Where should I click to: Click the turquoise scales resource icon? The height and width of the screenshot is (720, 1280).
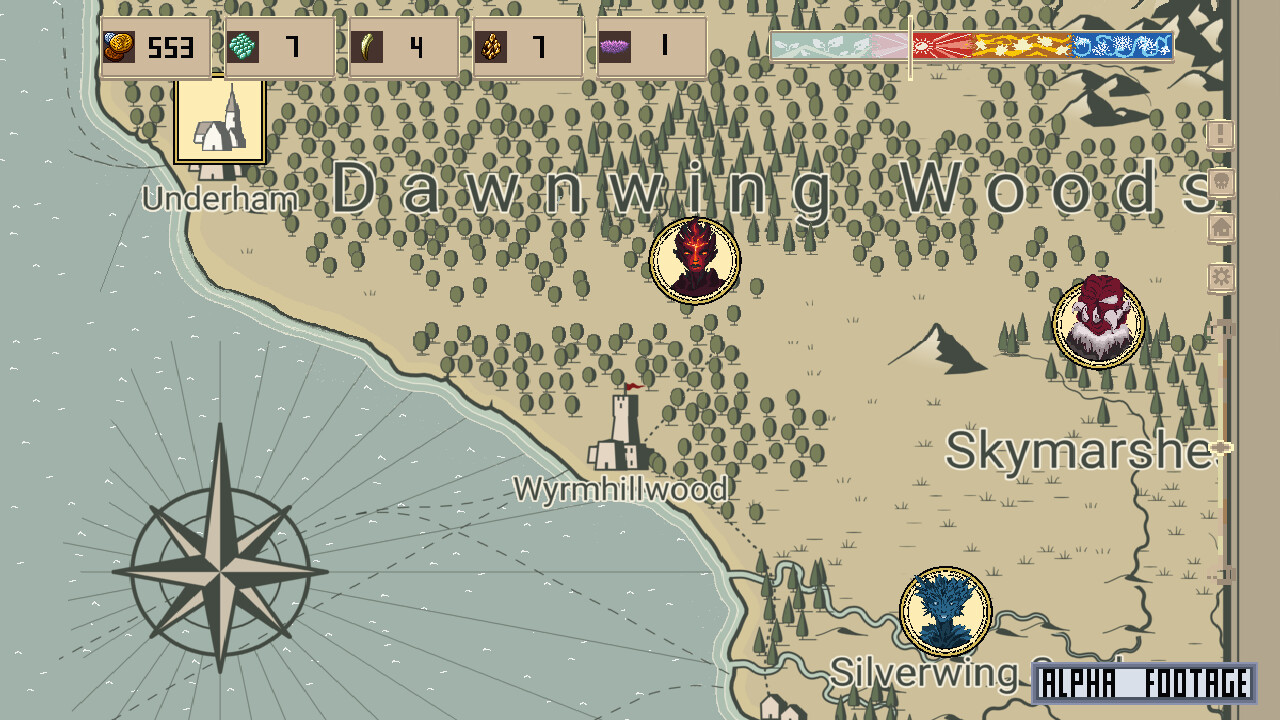tap(243, 45)
